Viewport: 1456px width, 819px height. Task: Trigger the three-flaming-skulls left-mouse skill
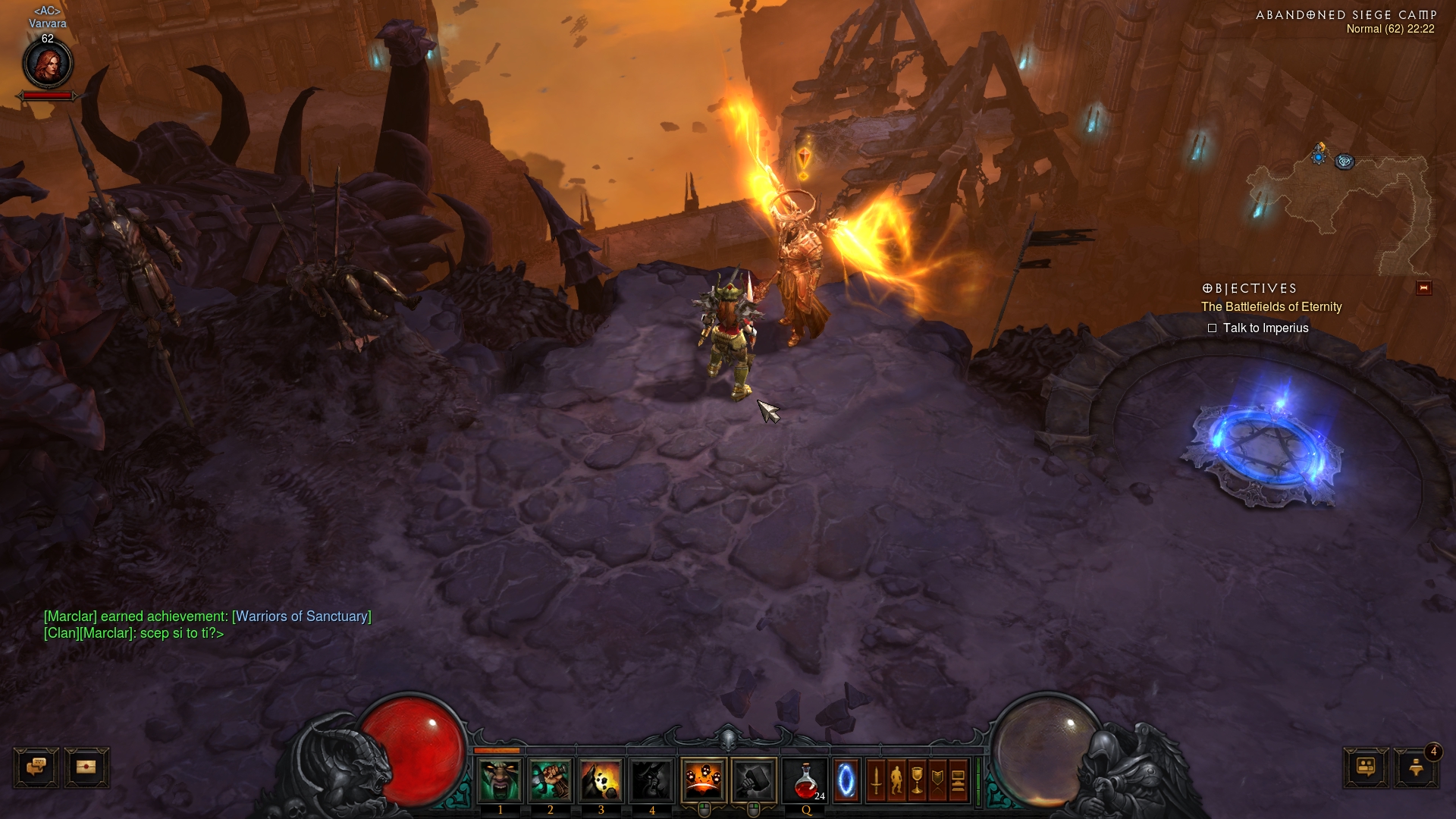tap(704, 780)
